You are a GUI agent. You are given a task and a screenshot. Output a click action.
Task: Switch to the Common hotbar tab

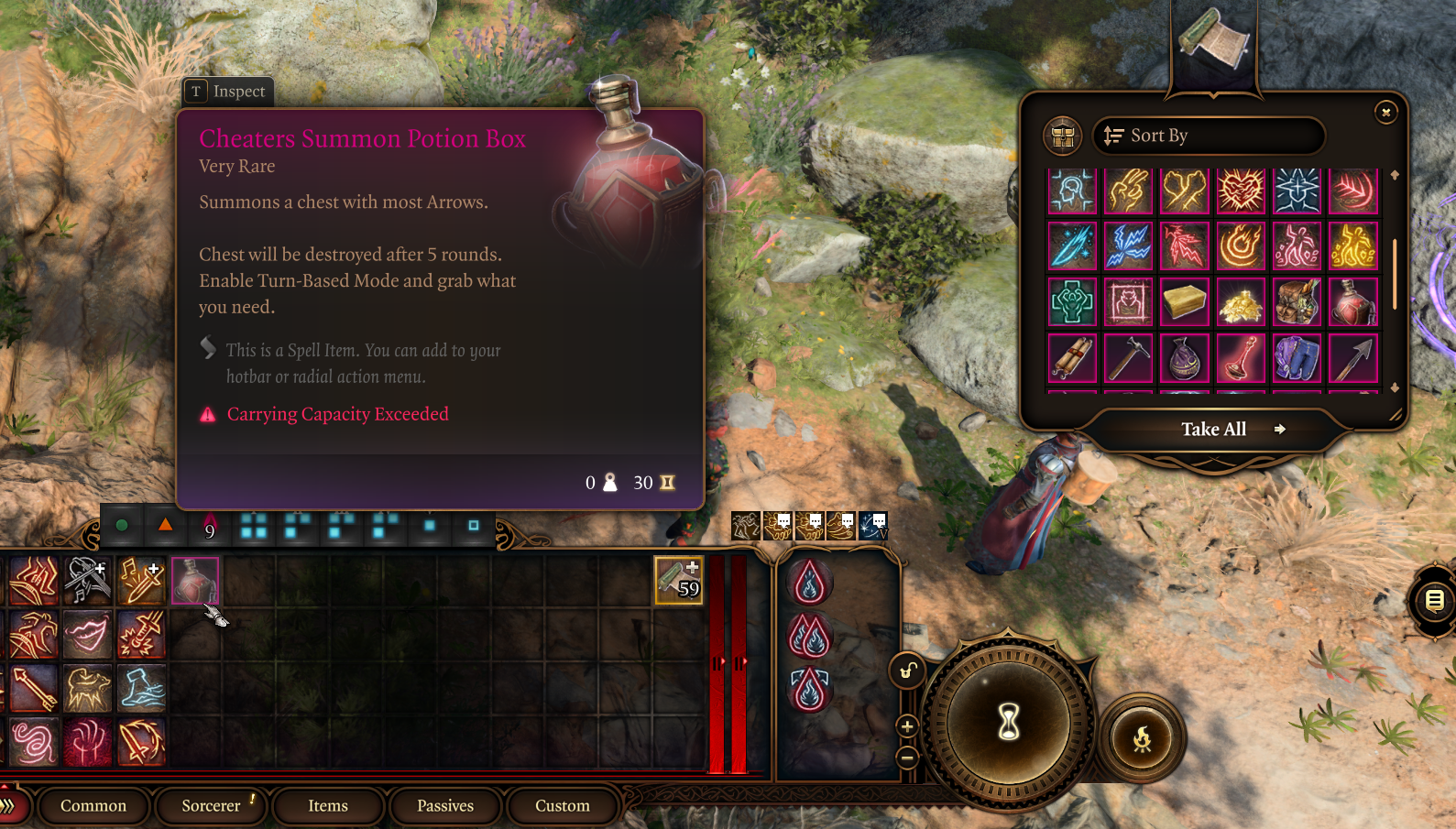[93, 806]
